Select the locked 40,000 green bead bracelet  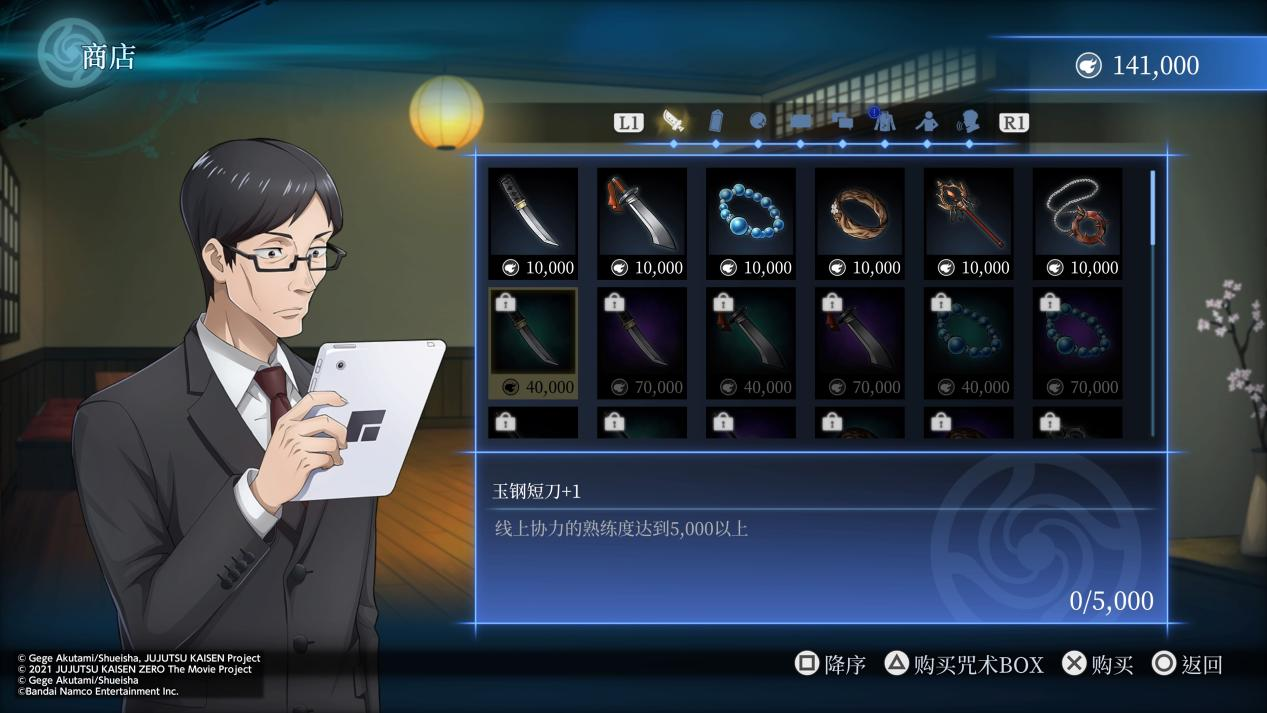pyautogui.click(x=969, y=343)
